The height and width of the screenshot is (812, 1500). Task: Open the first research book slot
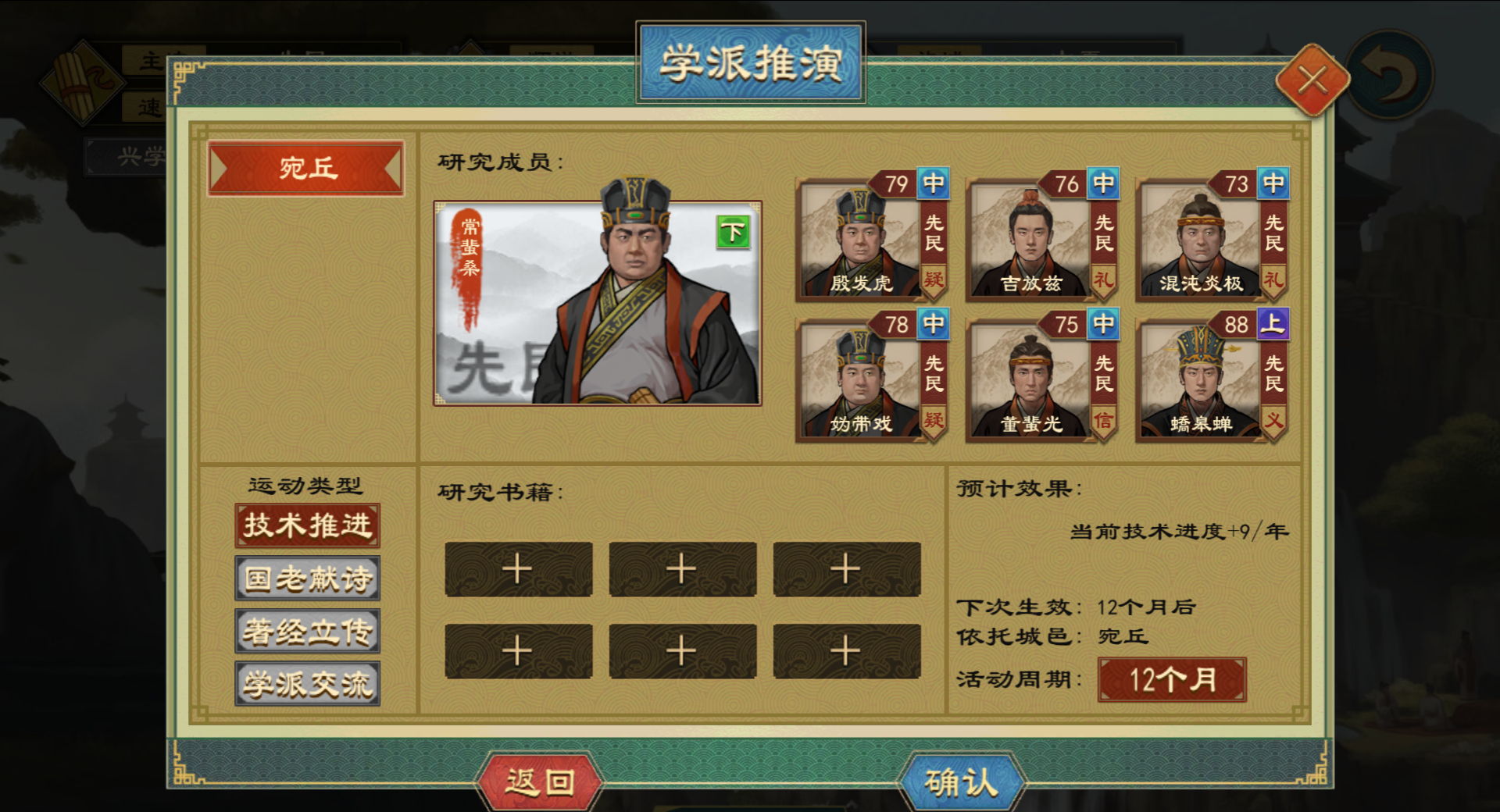click(x=517, y=569)
